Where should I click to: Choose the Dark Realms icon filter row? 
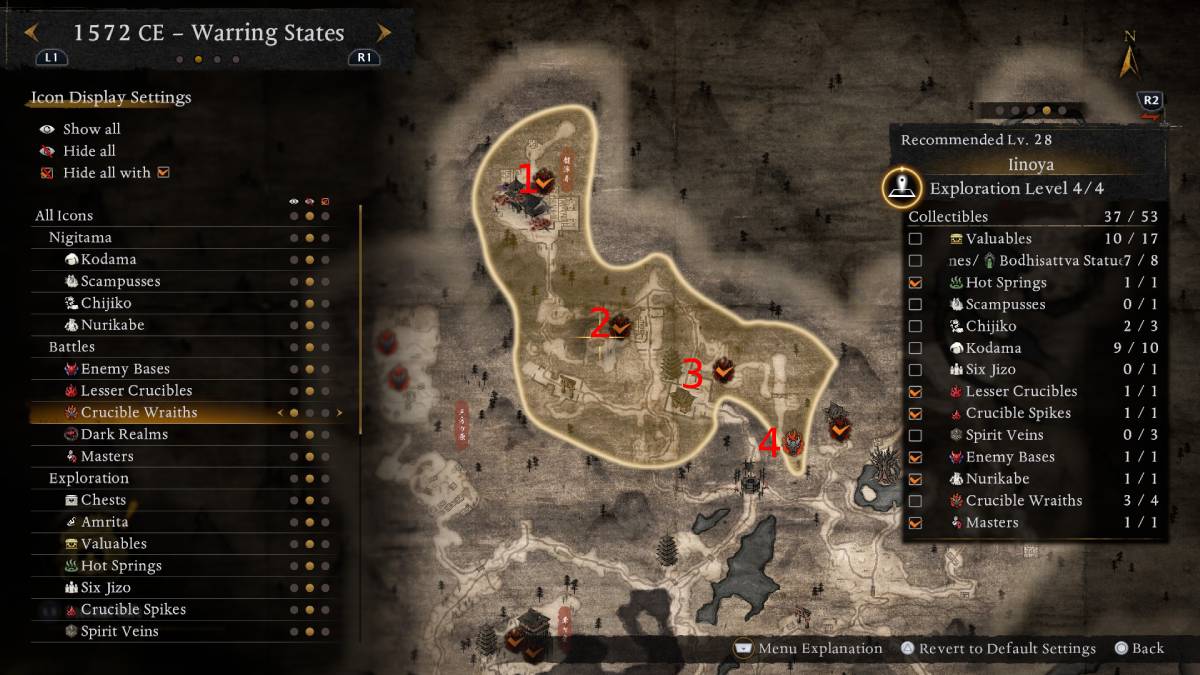tap(123, 434)
